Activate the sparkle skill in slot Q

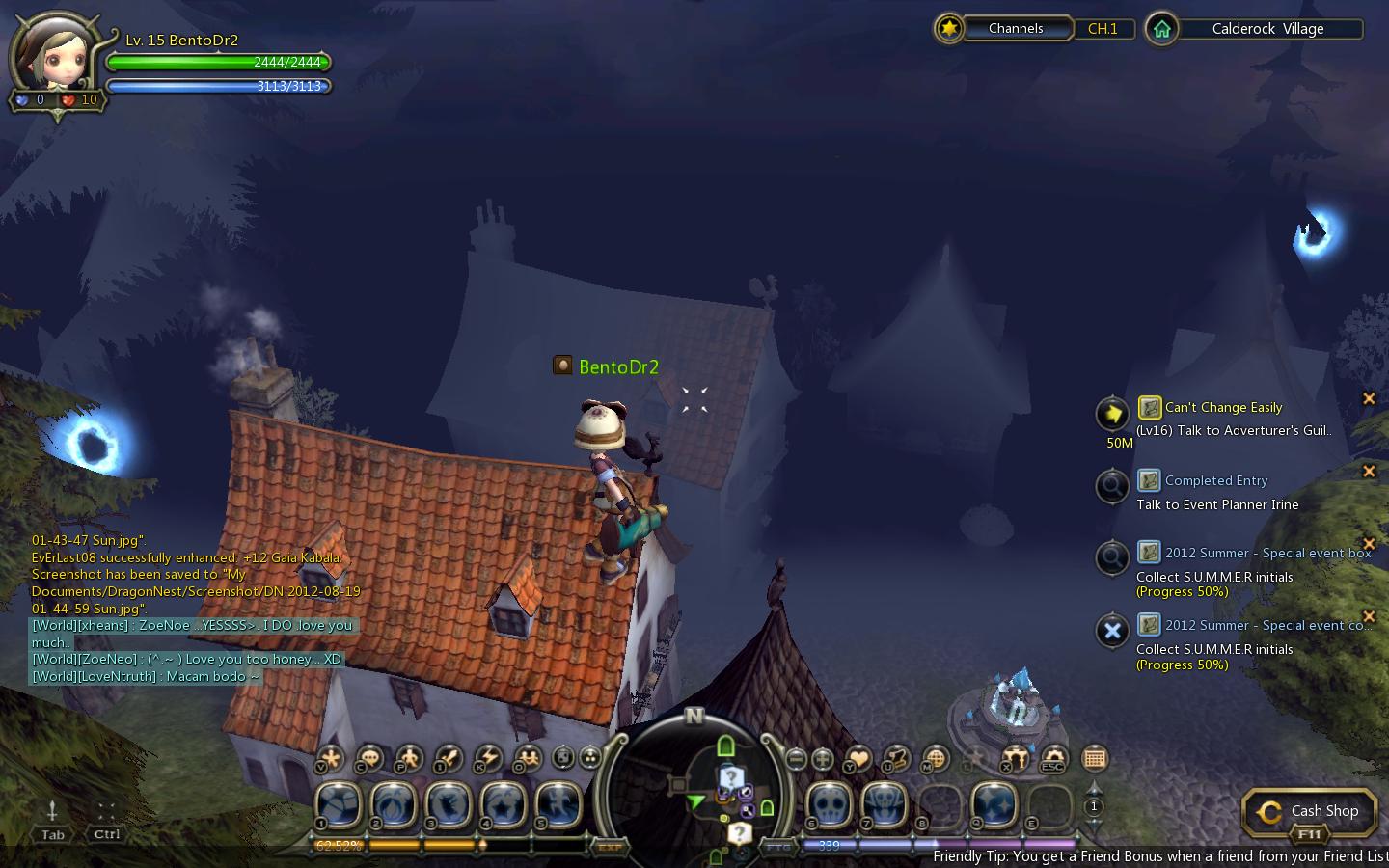pos(994,803)
